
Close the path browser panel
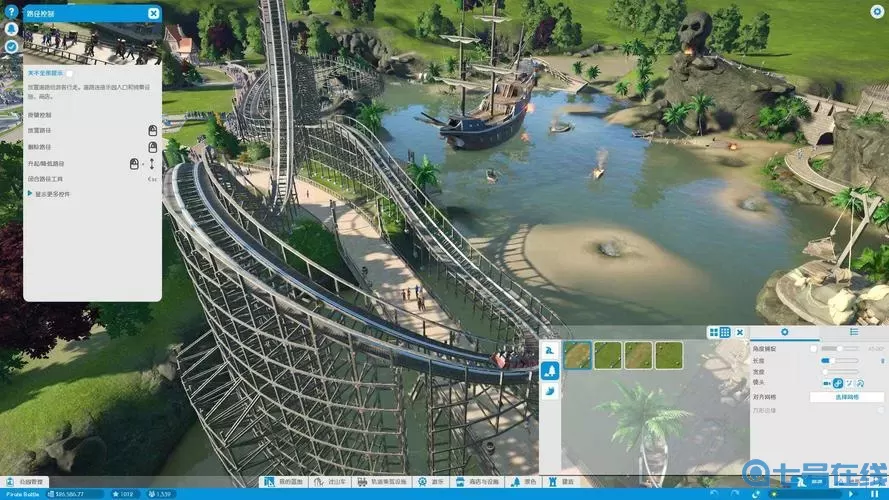click(740, 332)
